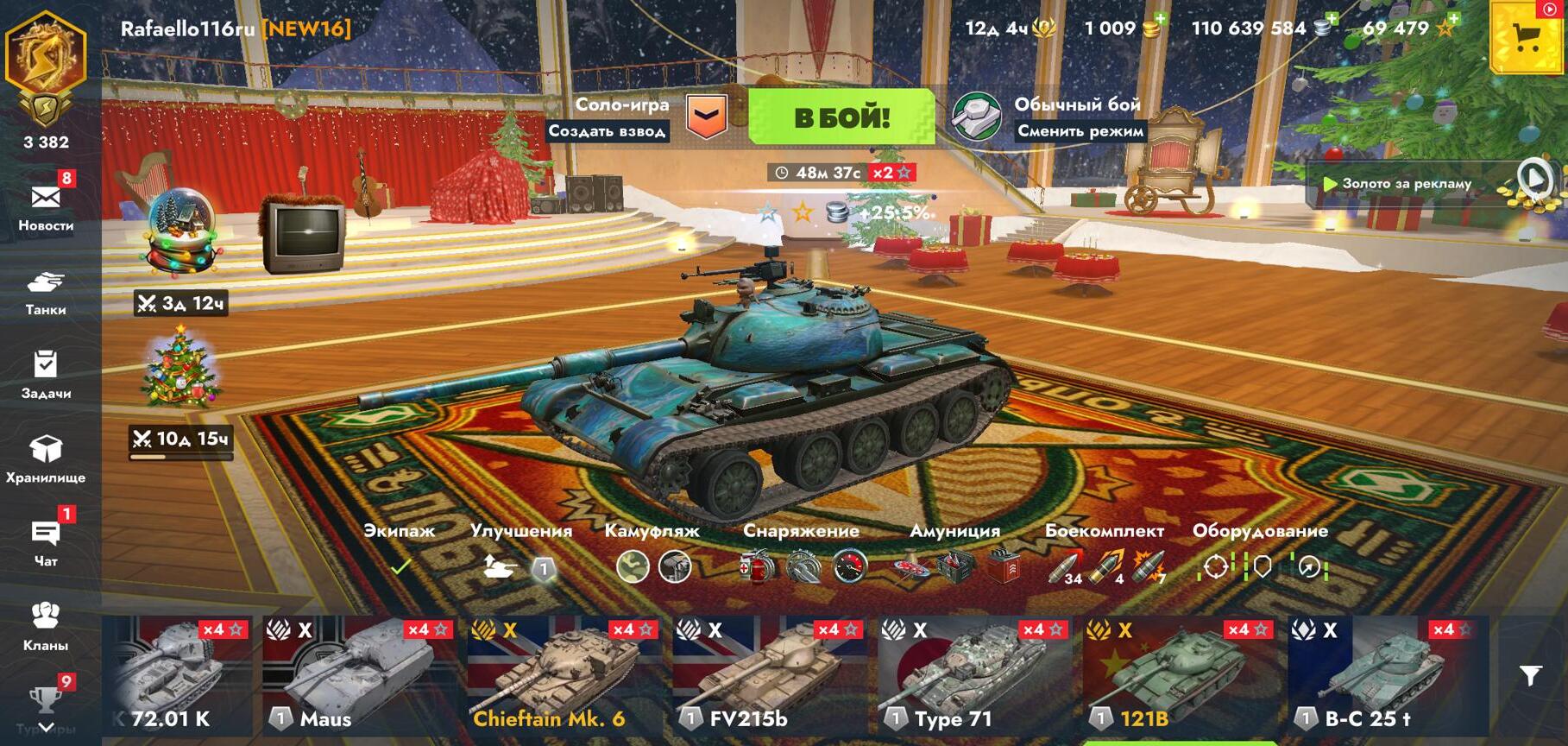Open the Кланы clans menu
The image size is (1568, 746).
click(x=46, y=625)
